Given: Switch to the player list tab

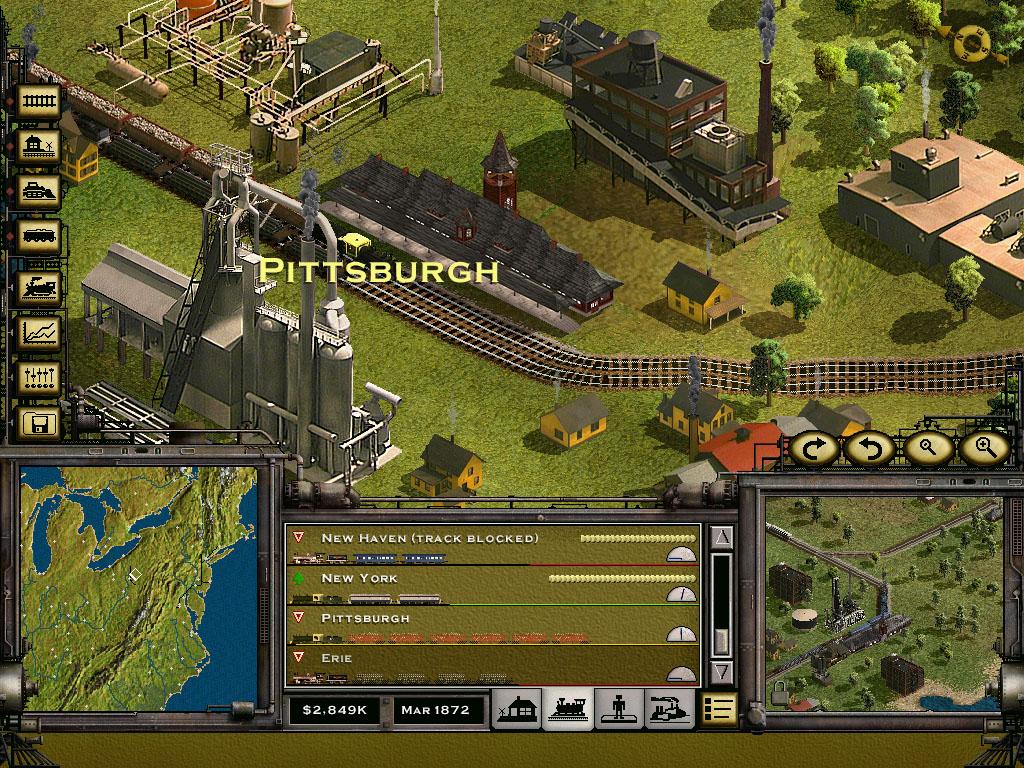Looking at the screenshot, I should (618, 709).
